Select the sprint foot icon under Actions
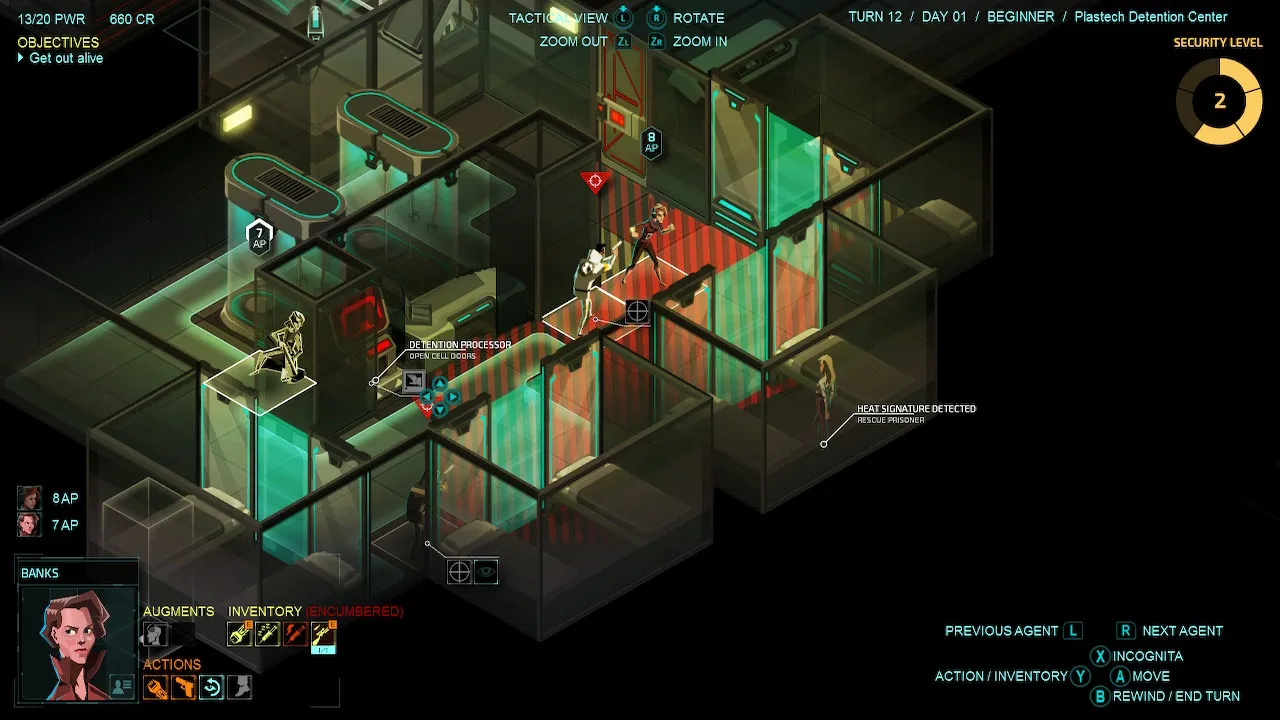Image resolution: width=1280 pixels, height=720 pixels. click(x=238, y=687)
